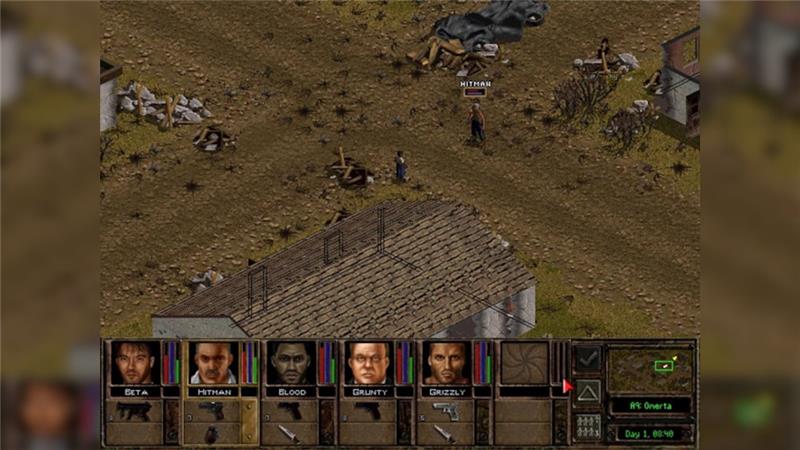This screenshot has width=800, height=450.
Task: Choose Grizzly's knife slot
Action: [445, 434]
